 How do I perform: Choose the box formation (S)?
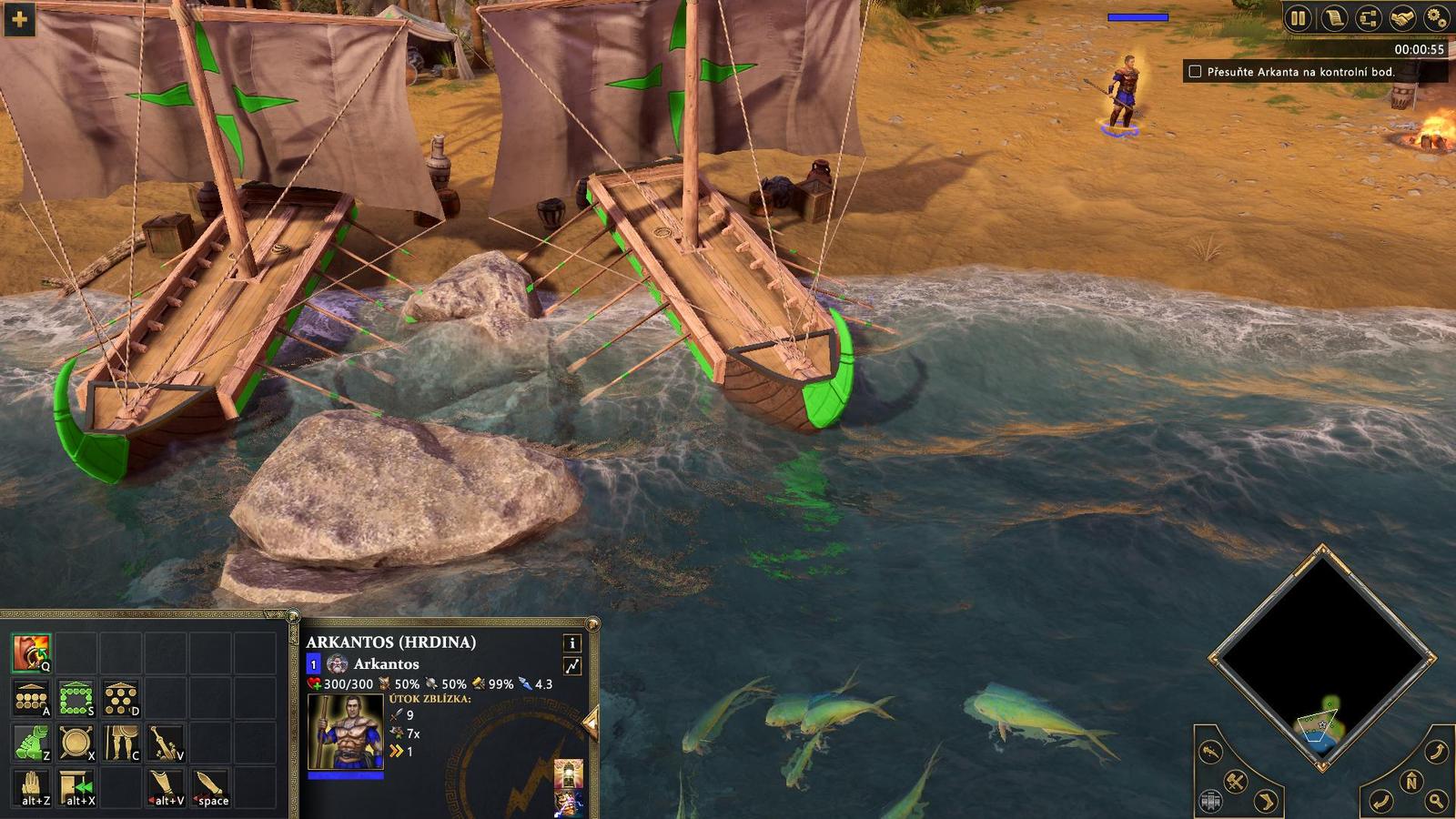coord(76,698)
